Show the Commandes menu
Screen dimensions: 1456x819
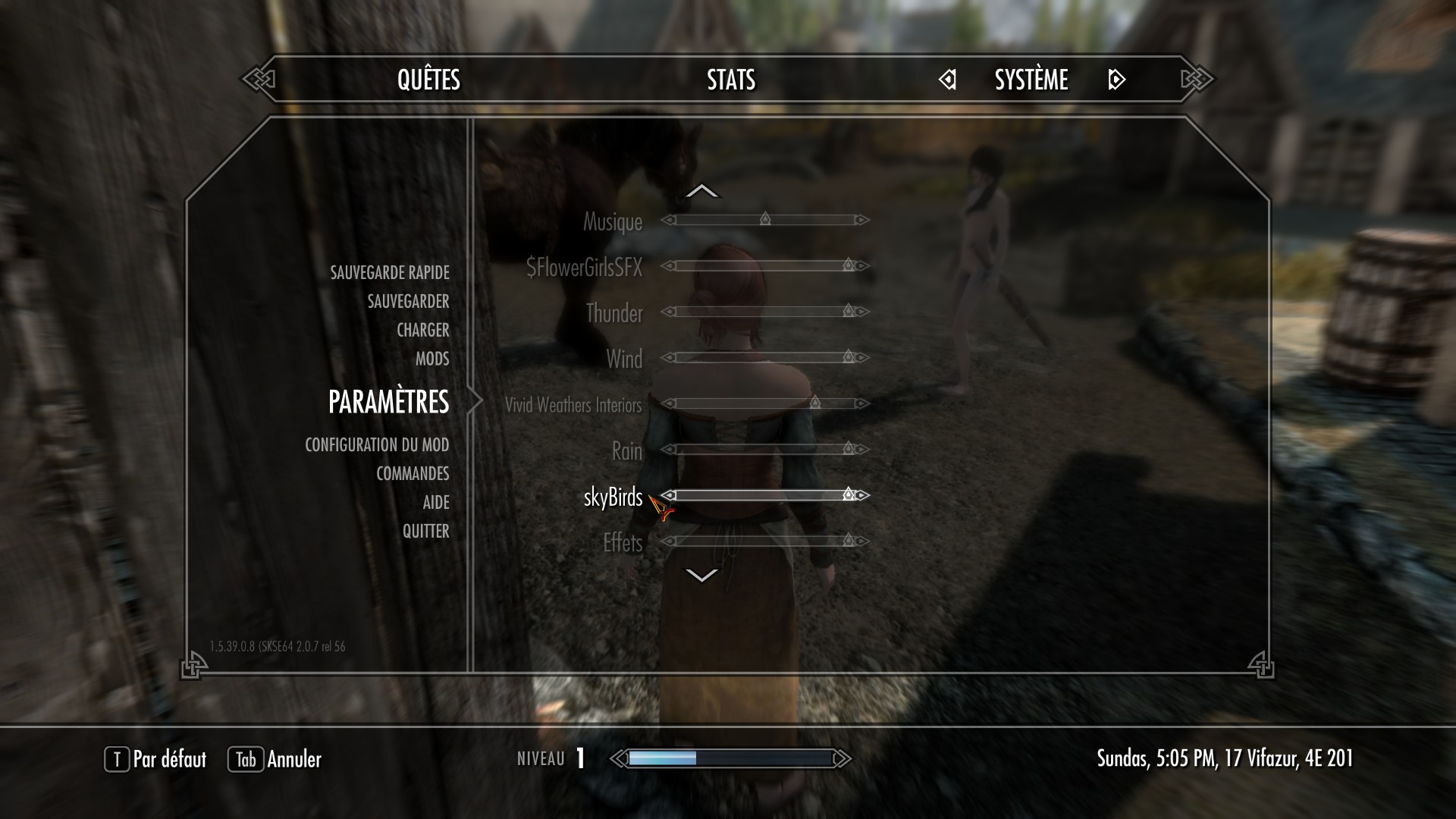coord(413,473)
